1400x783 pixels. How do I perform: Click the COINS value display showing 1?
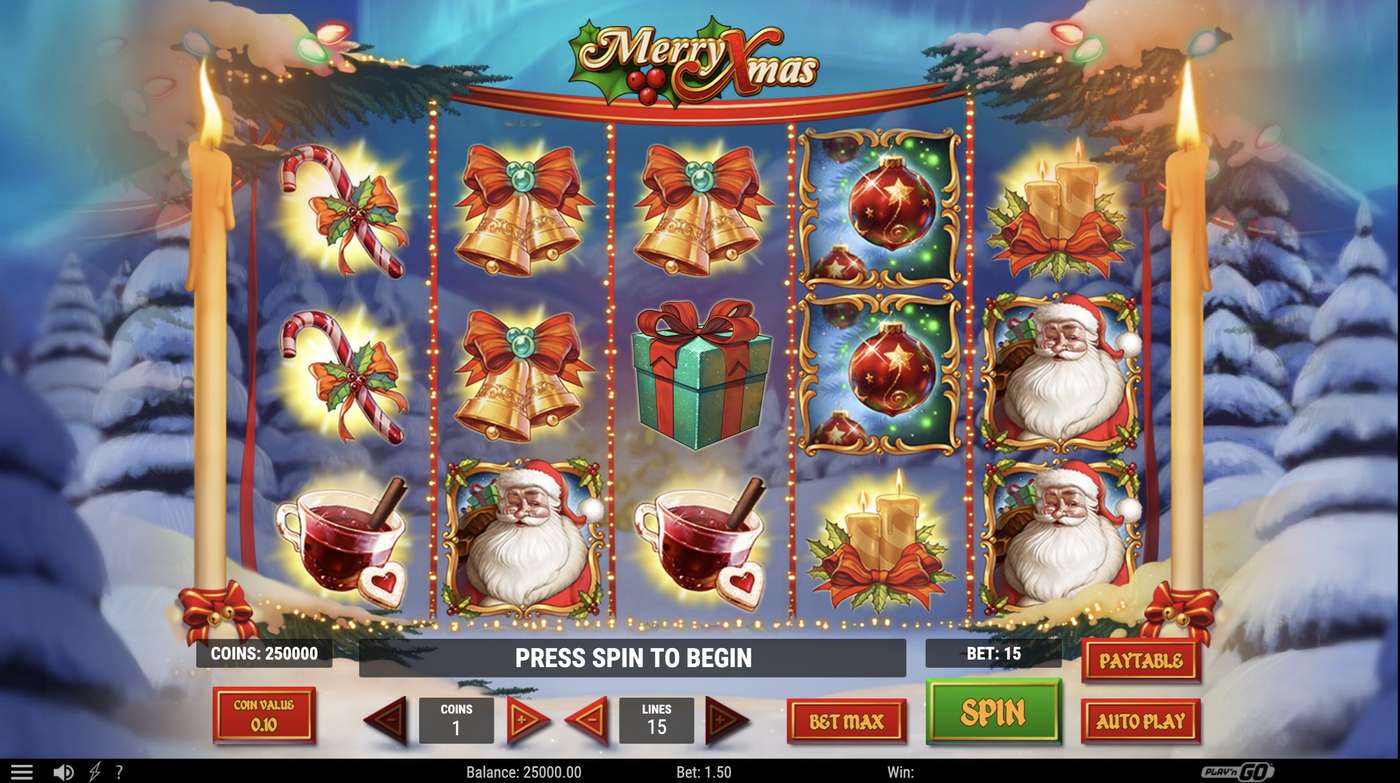point(457,720)
